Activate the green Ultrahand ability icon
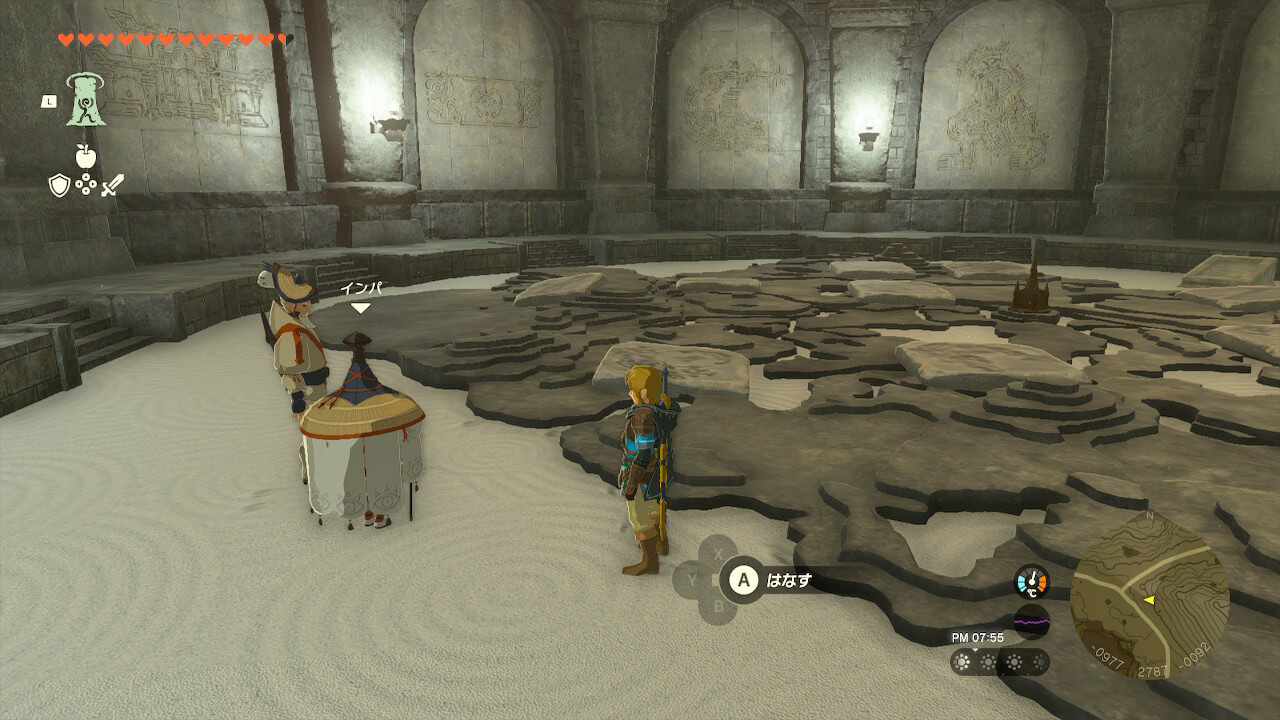This screenshot has height=720, width=1280. pyautogui.click(x=86, y=100)
